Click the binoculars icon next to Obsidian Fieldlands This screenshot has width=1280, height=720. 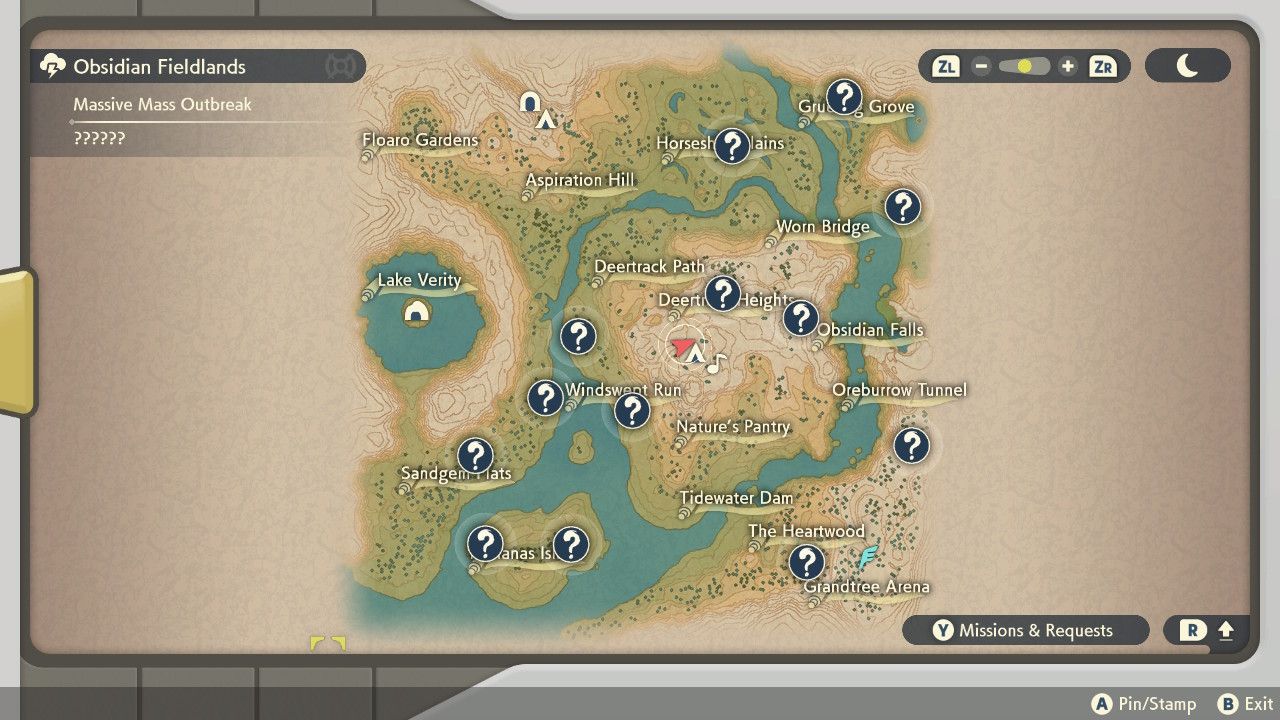point(340,66)
